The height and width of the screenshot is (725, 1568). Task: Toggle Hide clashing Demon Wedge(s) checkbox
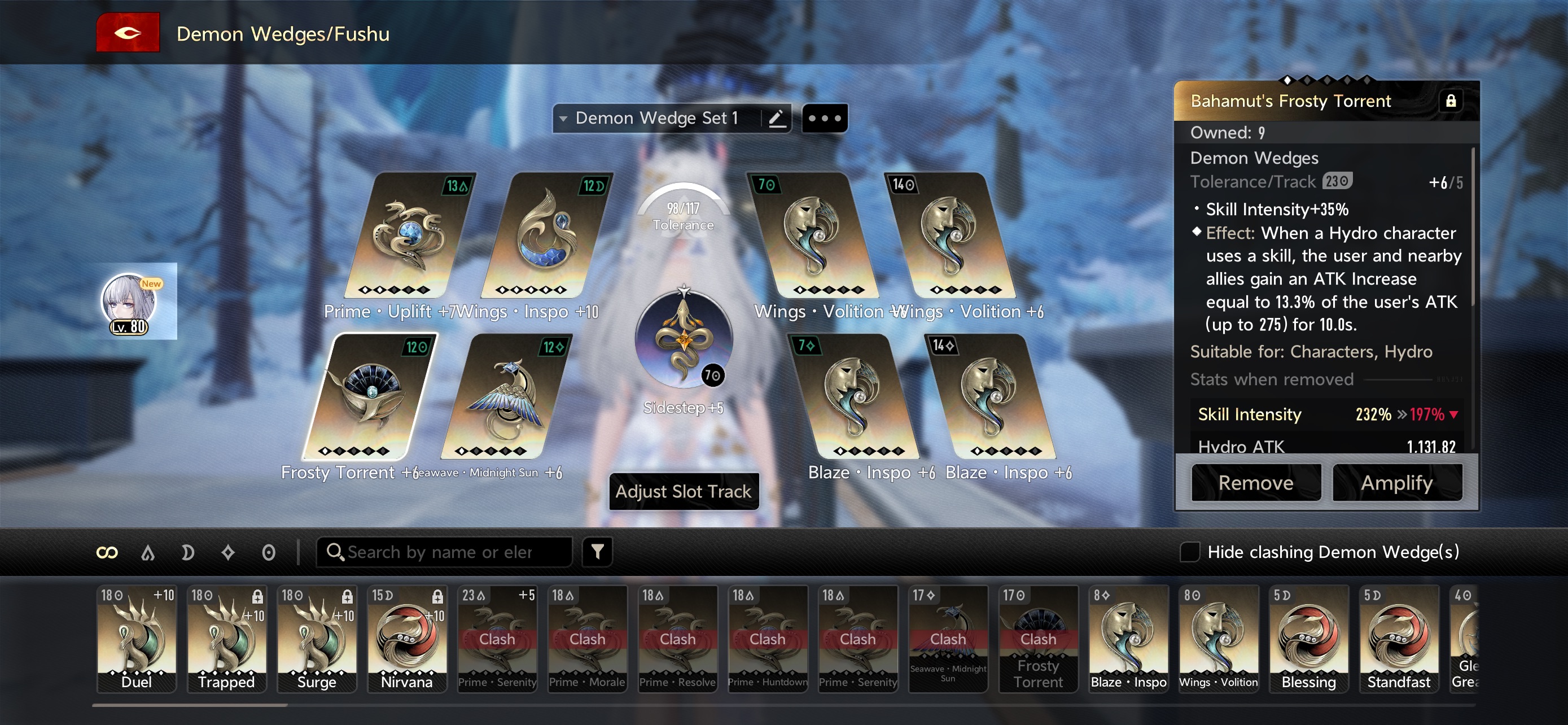coord(1189,552)
